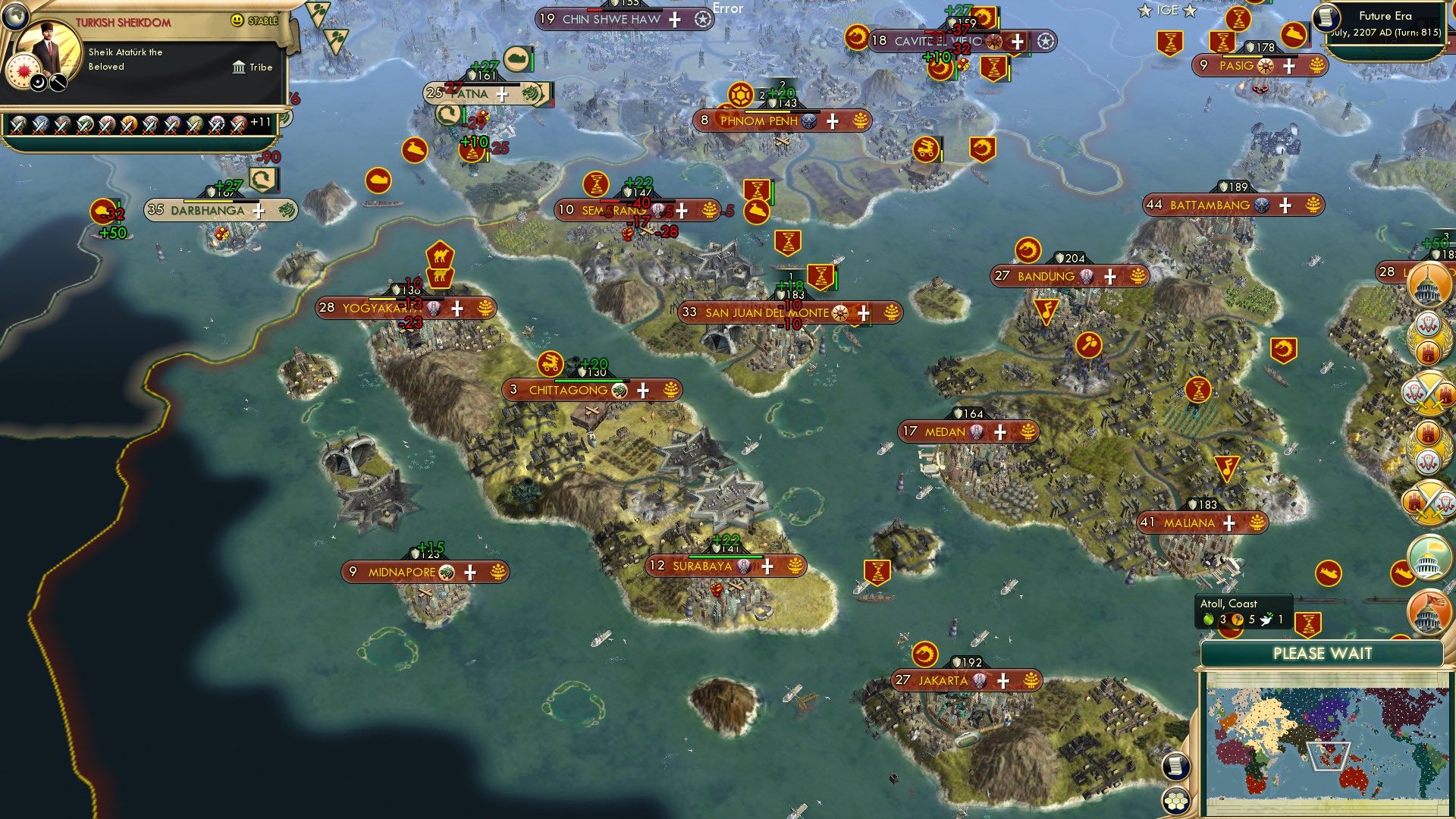Image resolution: width=1456 pixels, height=819 pixels.
Task: Expand the Surabaya city banner plus button
Action: coord(766,565)
